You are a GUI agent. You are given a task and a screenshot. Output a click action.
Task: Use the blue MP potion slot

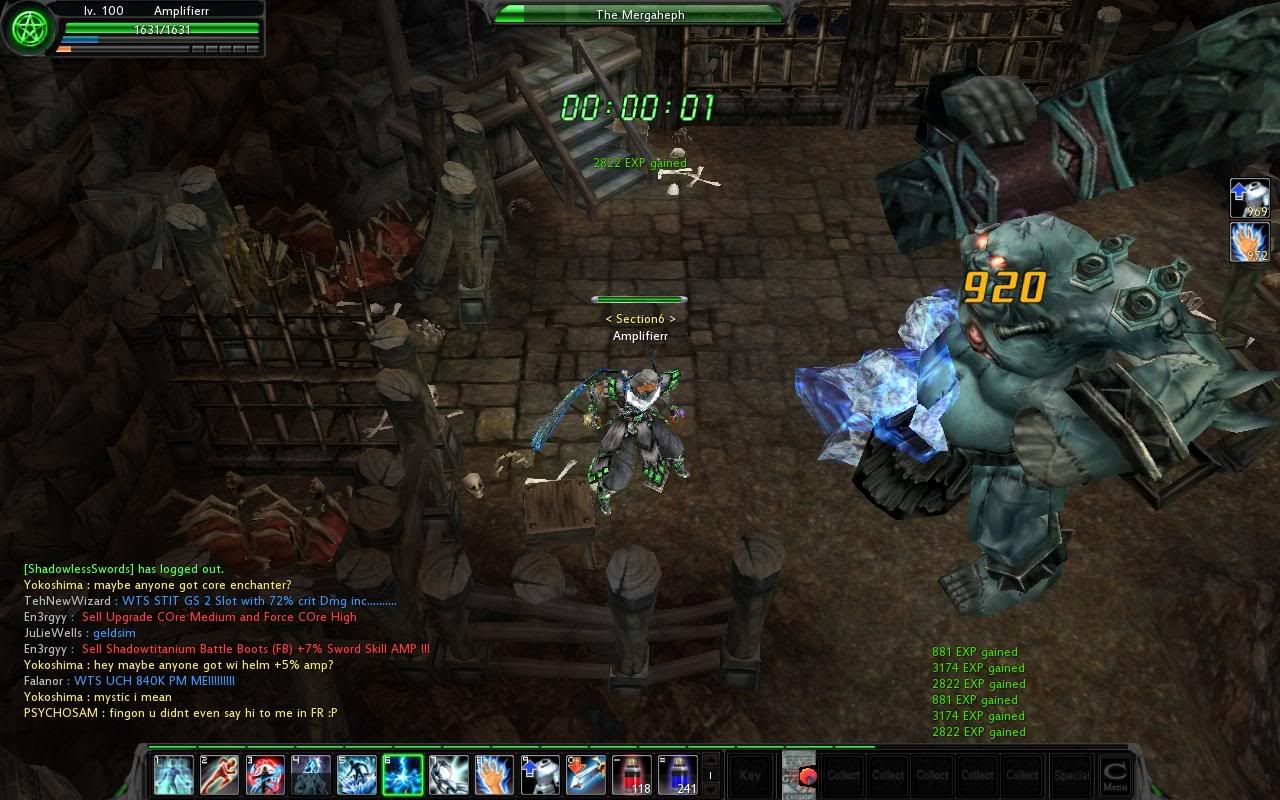[x=677, y=775]
